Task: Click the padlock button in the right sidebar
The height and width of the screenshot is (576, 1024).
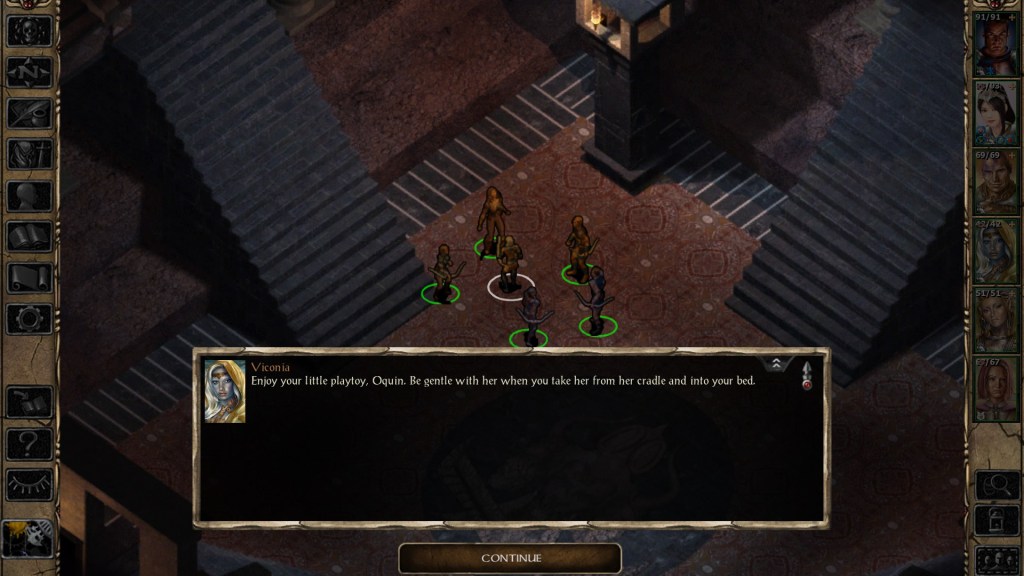Action: pyautogui.click(x=995, y=521)
